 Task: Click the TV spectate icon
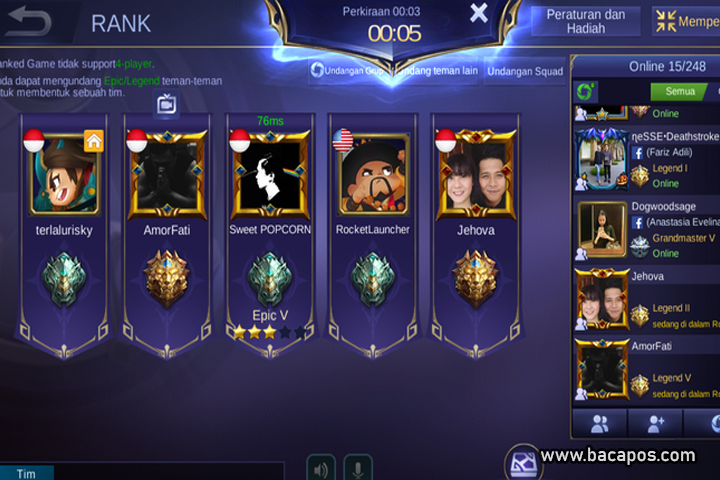[167, 102]
